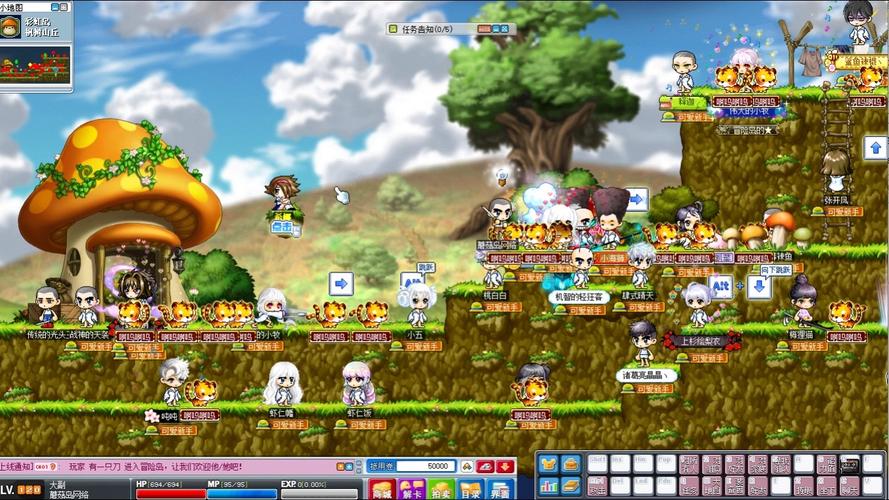Click the point coupon amount field
This screenshot has height=500, width=889.
424,466
